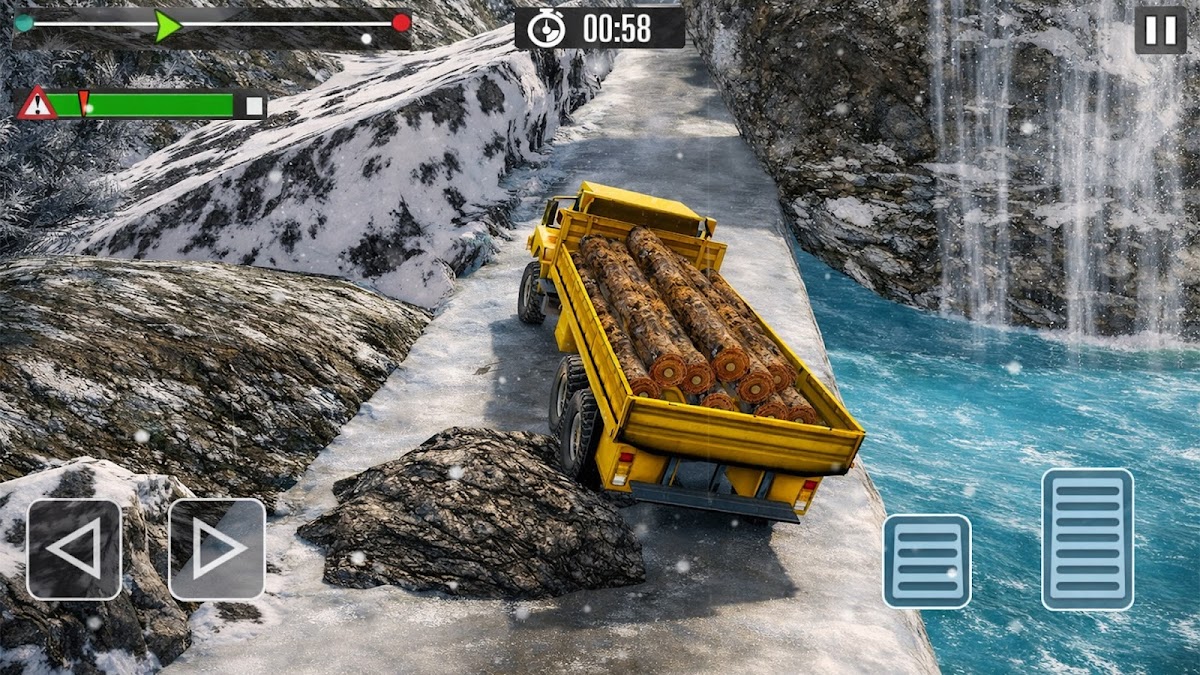
Task: Tap the small brake pedal
Action: [926, 561]
